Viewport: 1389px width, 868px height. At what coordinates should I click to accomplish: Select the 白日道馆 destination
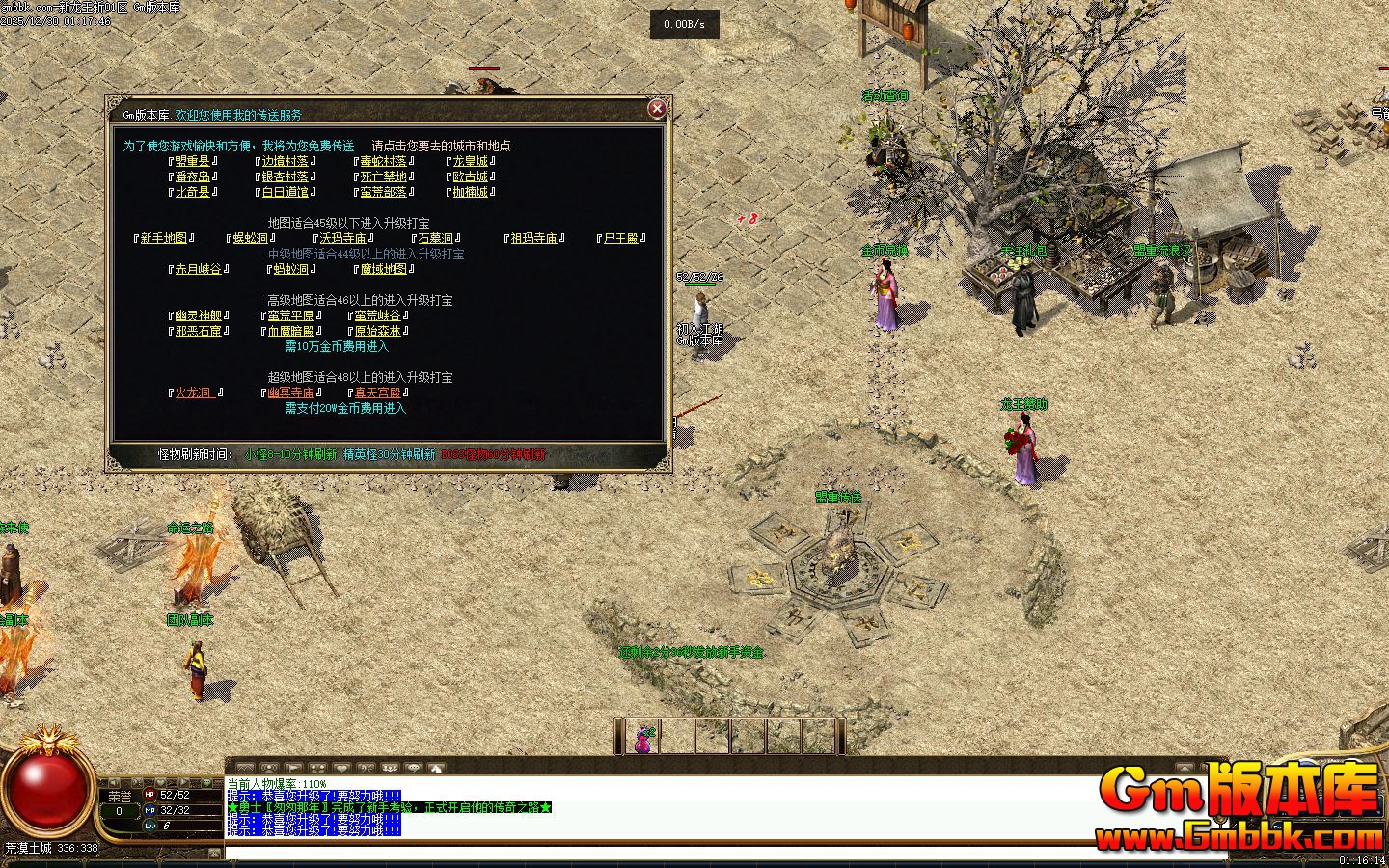pos(285,192)
